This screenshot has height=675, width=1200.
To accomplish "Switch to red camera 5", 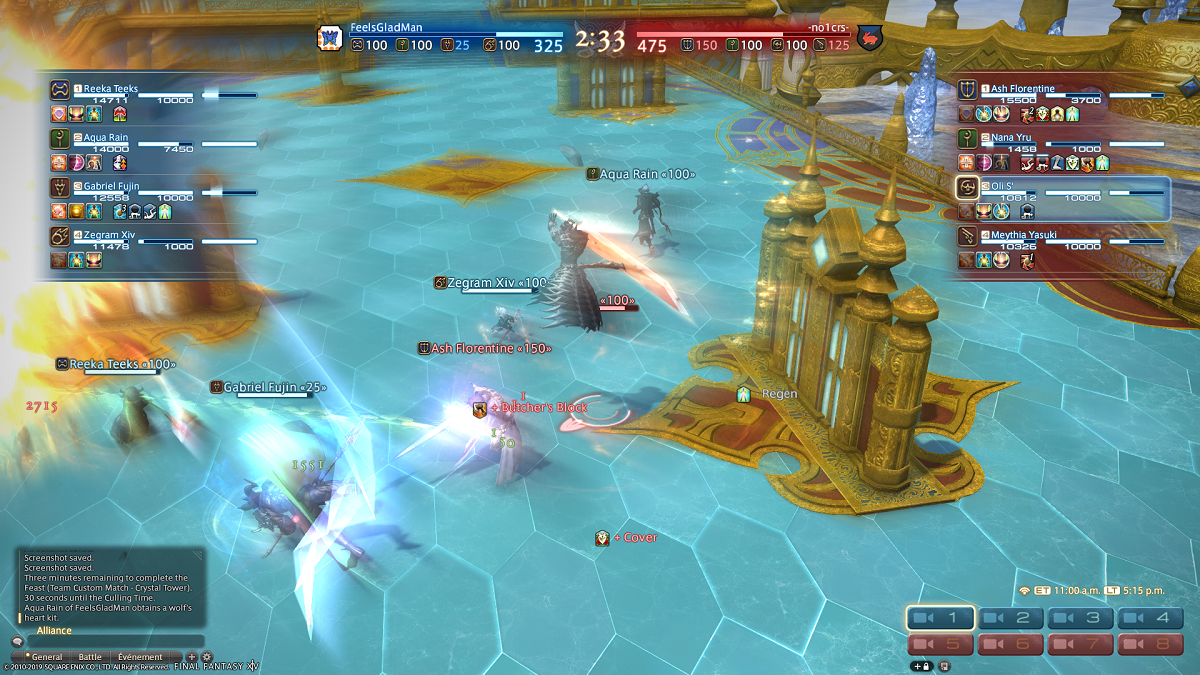I will 941,644.
